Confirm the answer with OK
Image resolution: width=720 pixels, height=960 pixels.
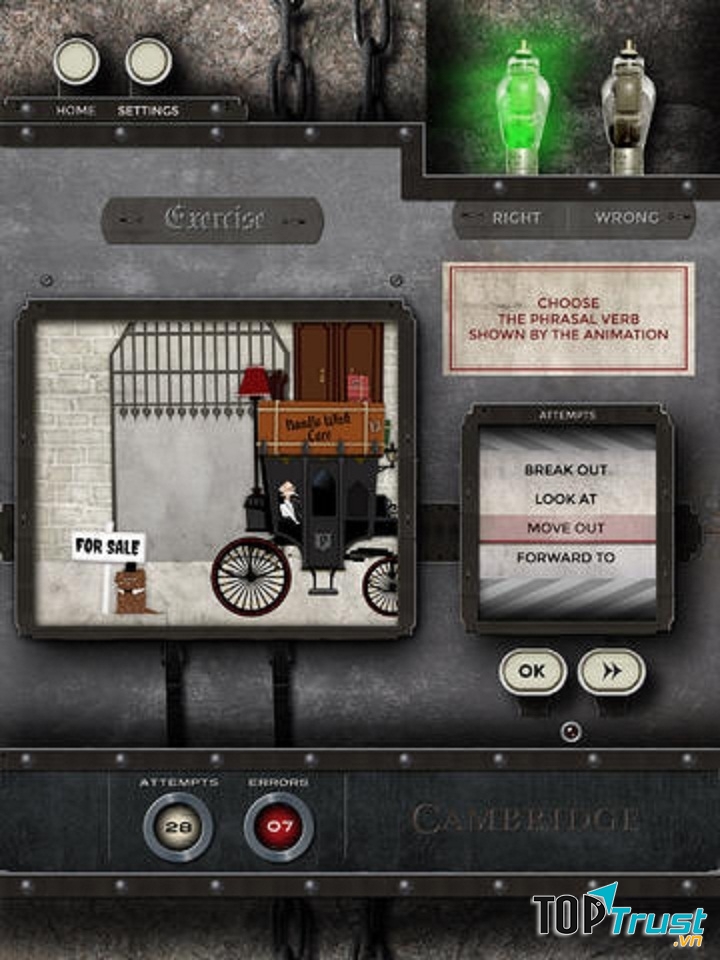coord(532,672)
